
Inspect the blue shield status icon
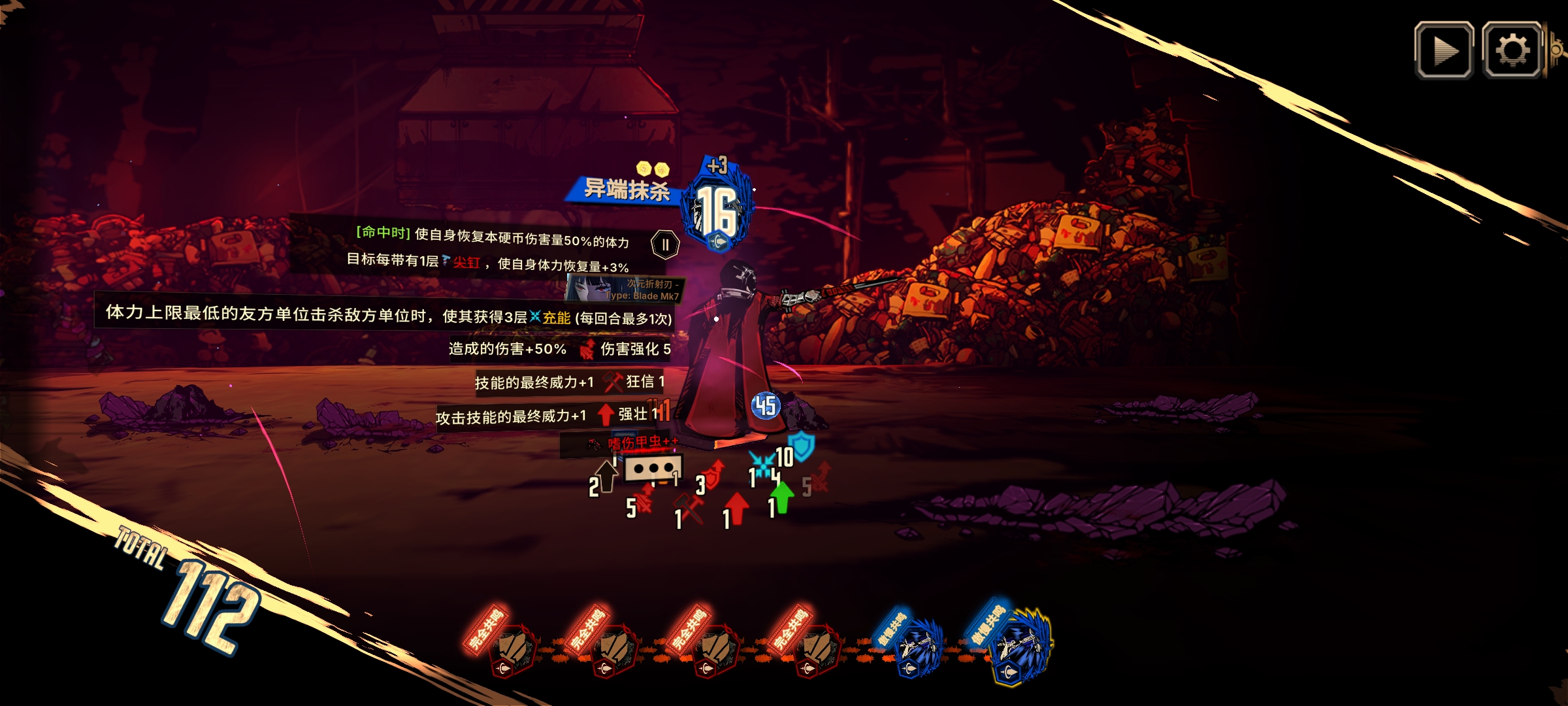802,446
